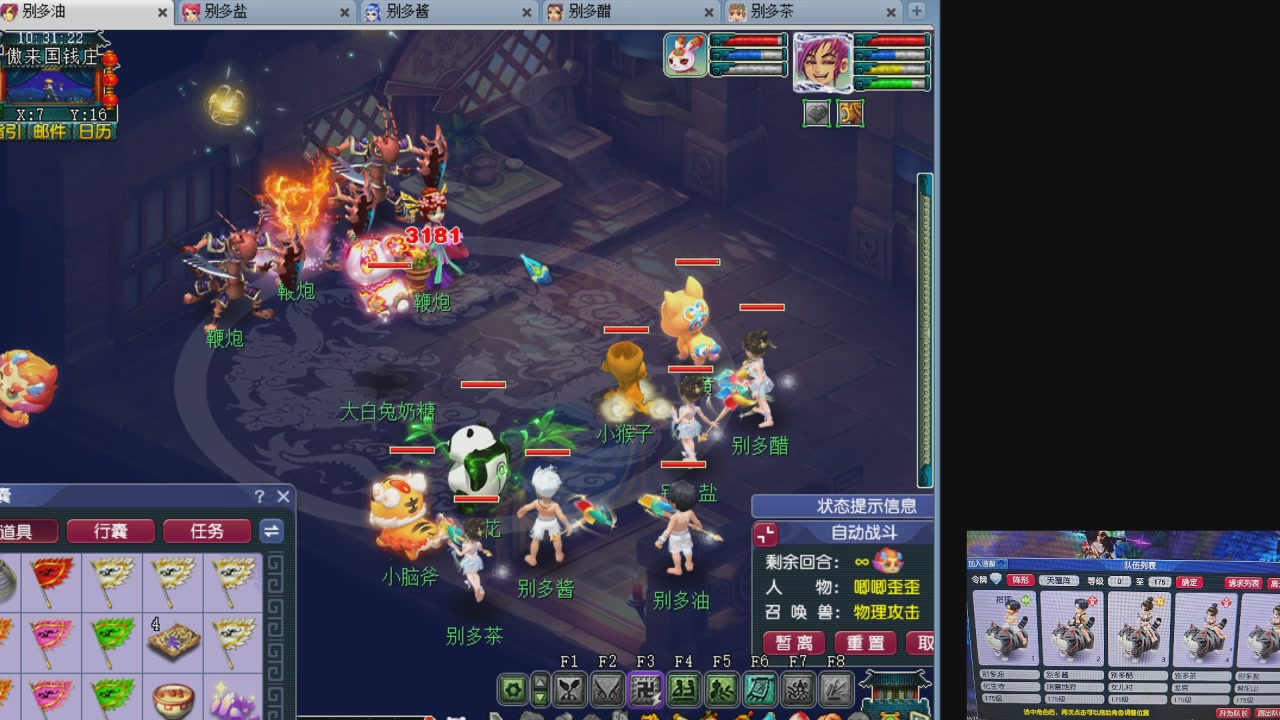The height and width of the screenshot is (720, 1280).
Task: Click the swap arrows toggle beside 任务 tab
Action: (271, 531)
